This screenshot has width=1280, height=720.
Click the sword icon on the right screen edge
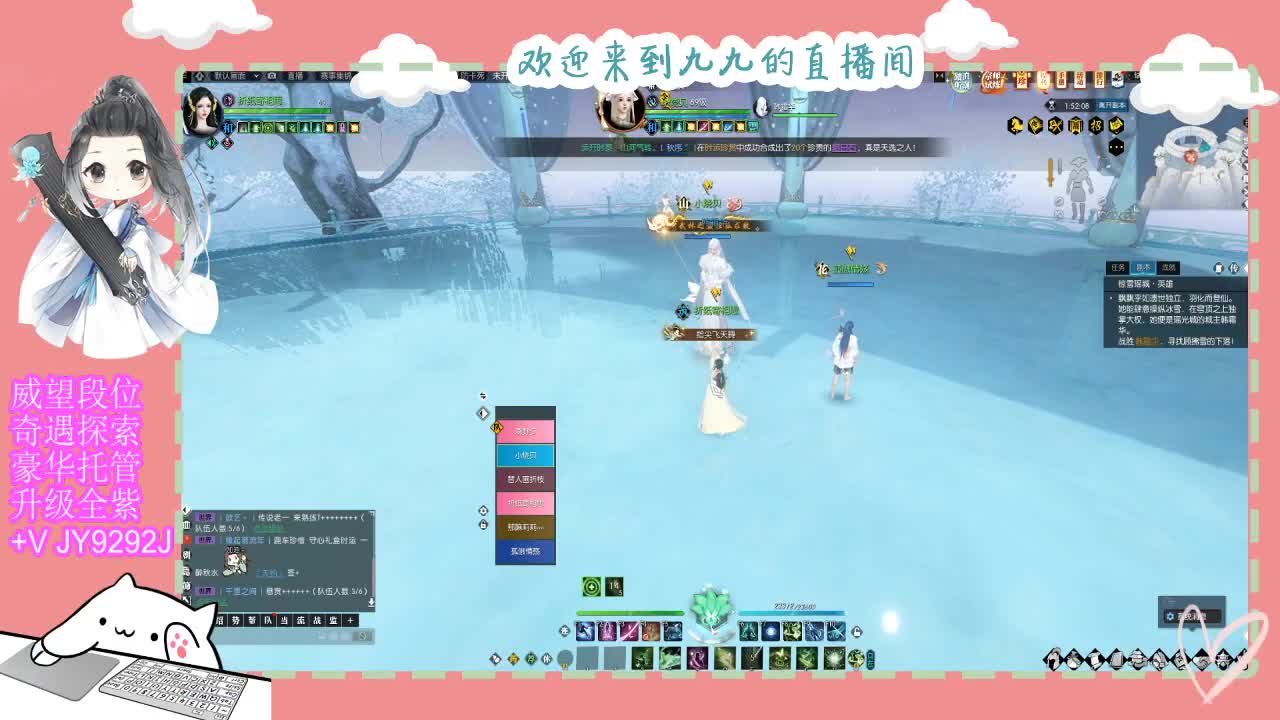pos(1051,172)
